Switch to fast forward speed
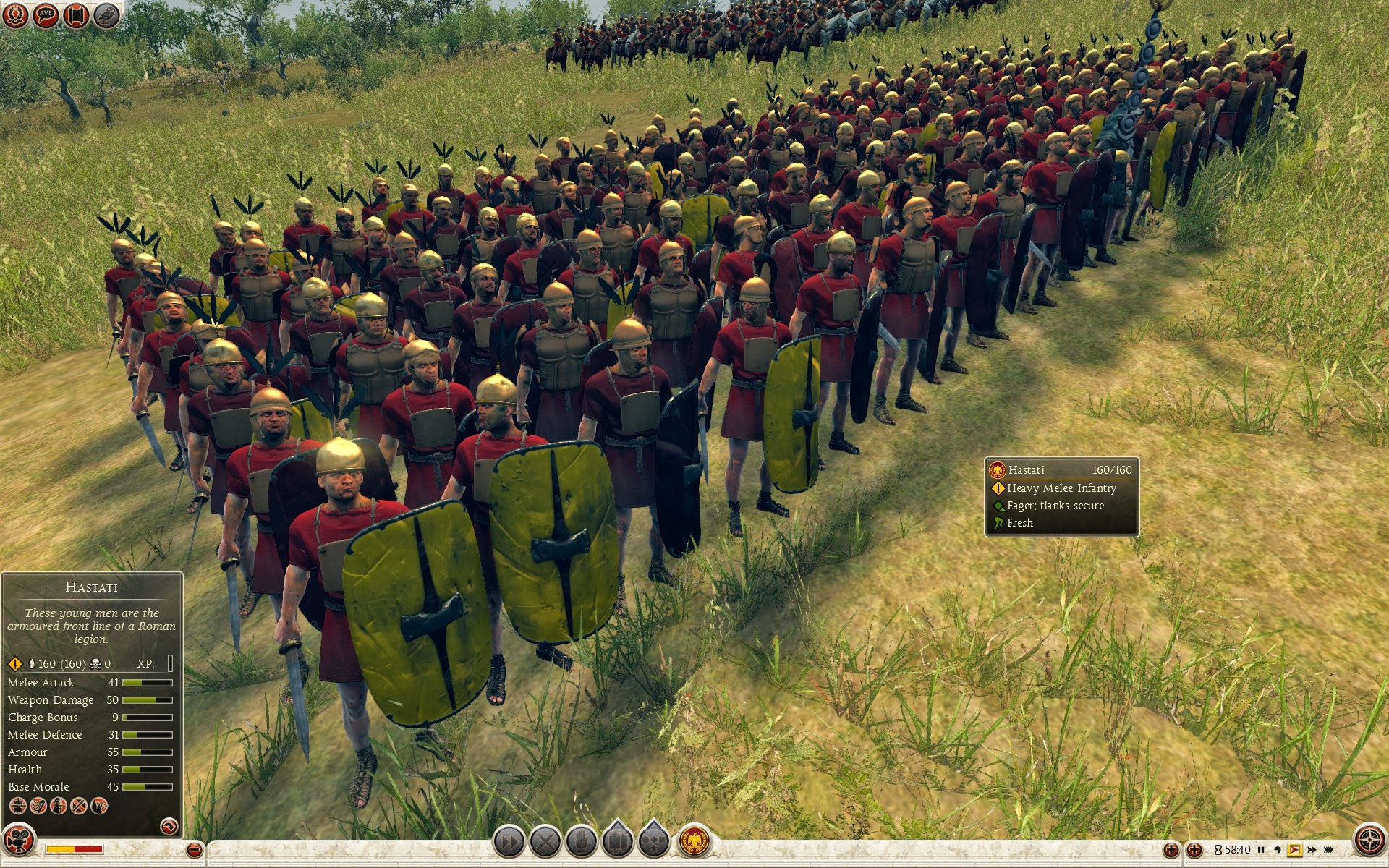Viewport: 1389px width, 868px height. (x=1311, y=850)
